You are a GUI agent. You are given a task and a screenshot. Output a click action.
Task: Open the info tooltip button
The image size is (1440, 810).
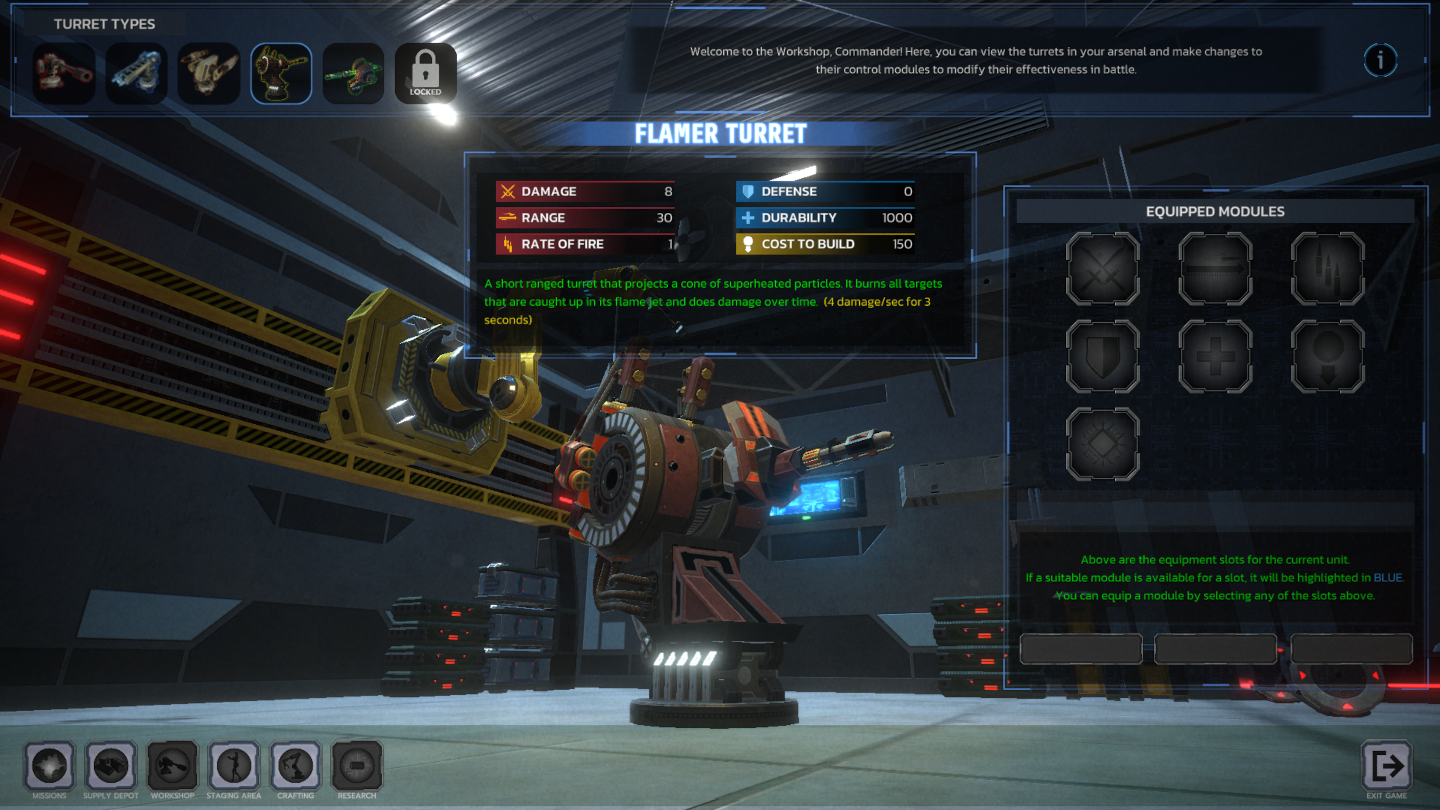pyautogui.click(x=1381, y=60)
